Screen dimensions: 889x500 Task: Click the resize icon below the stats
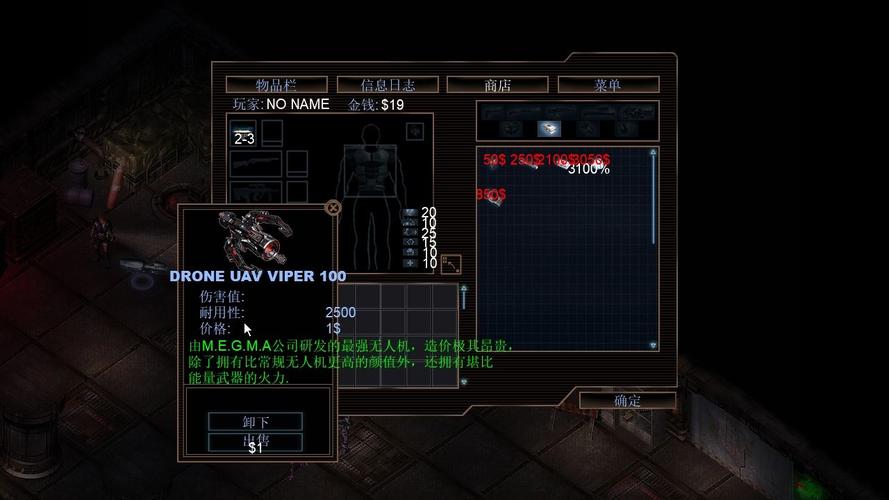pos(451,264)
